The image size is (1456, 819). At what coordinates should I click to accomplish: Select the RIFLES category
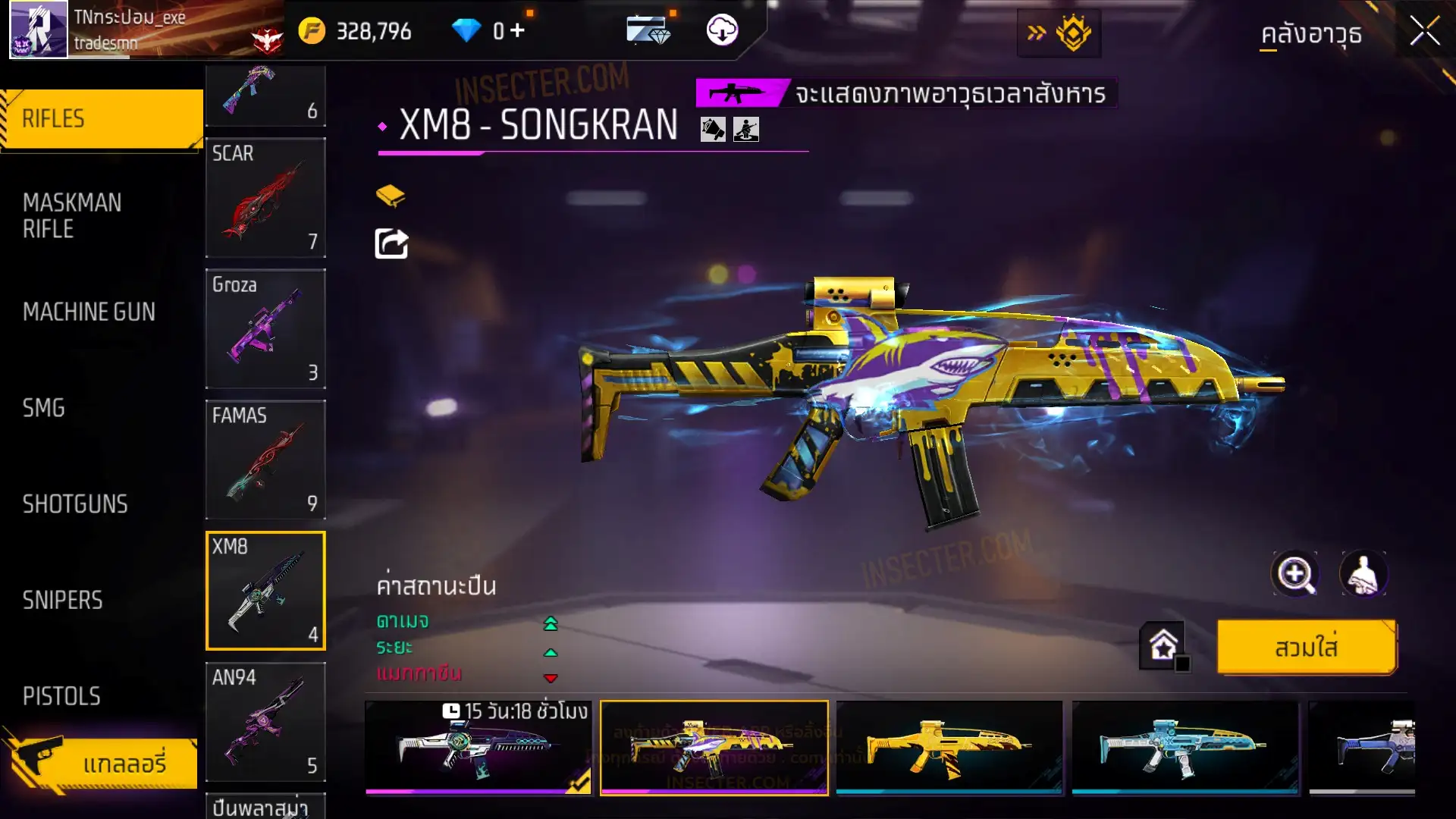pyautogui.click(x=102, y=119)
